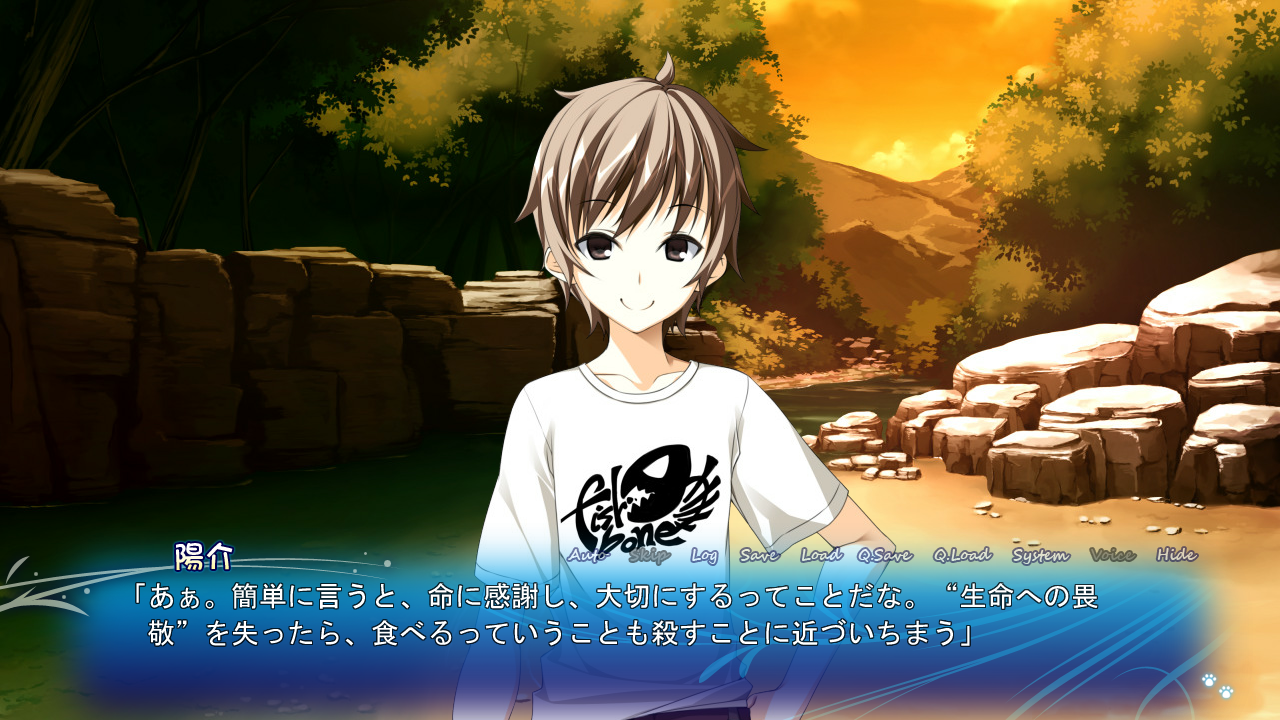1280x720 pixels.
Task: Open the Save menu
Action: [759, 555]
